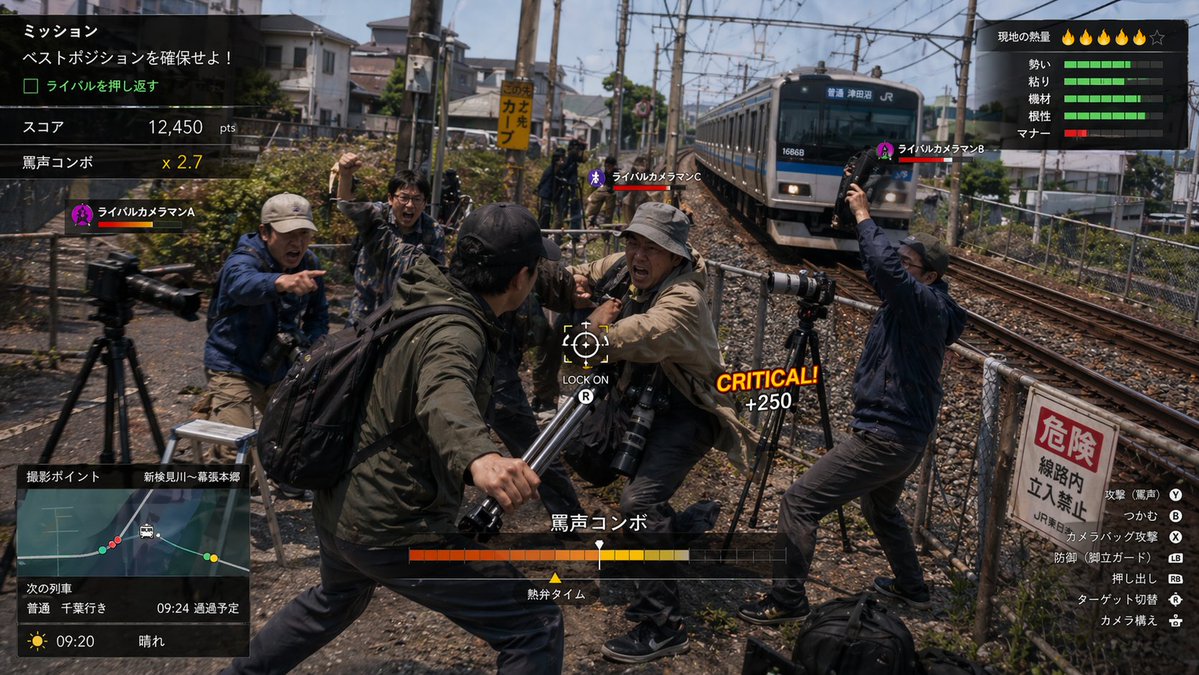The image size is (1199, 675).
Task: Target ライバルカメラマンA nameplate
Action: coord(133,215)
